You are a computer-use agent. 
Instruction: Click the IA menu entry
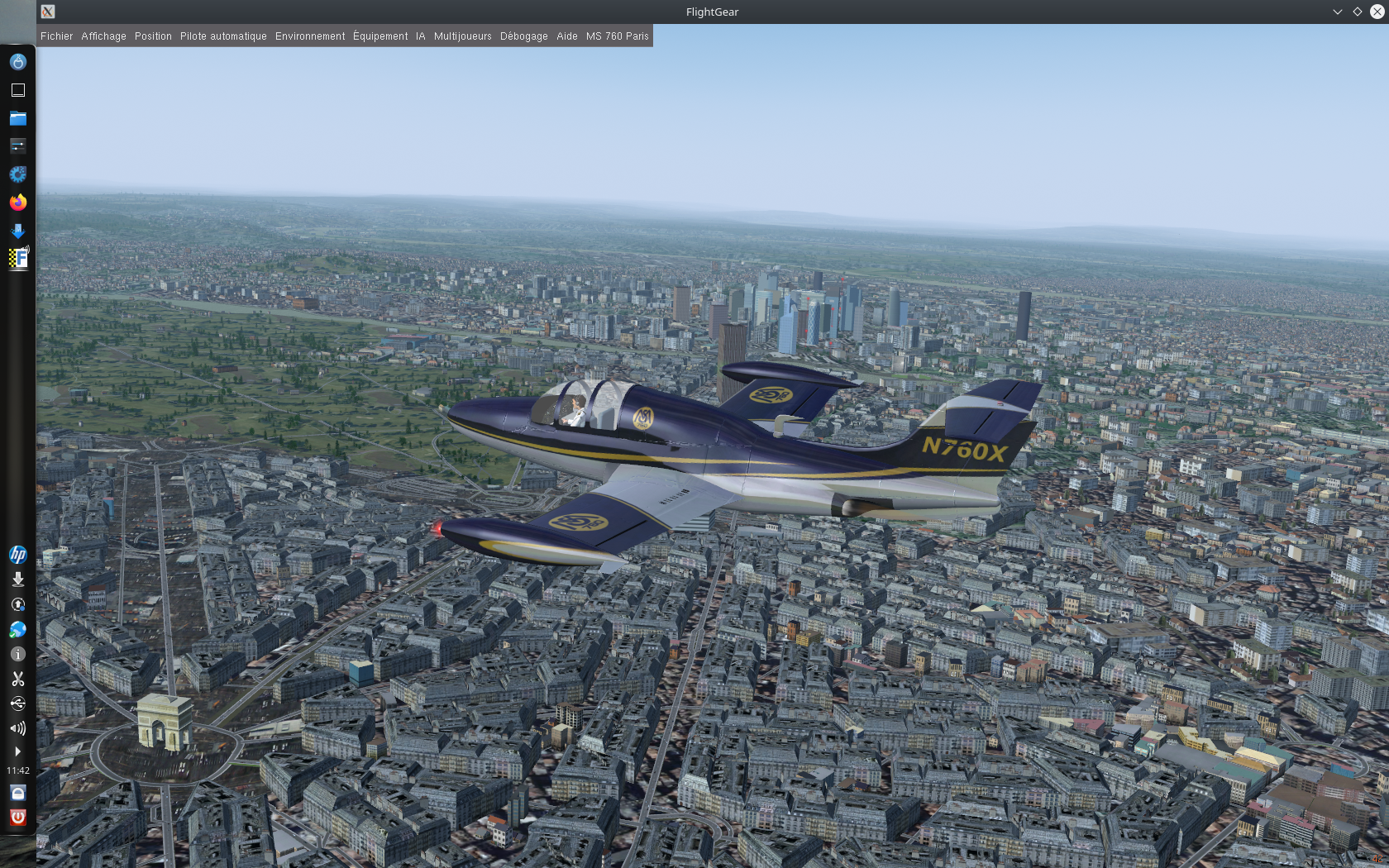[x=420, y=36]
